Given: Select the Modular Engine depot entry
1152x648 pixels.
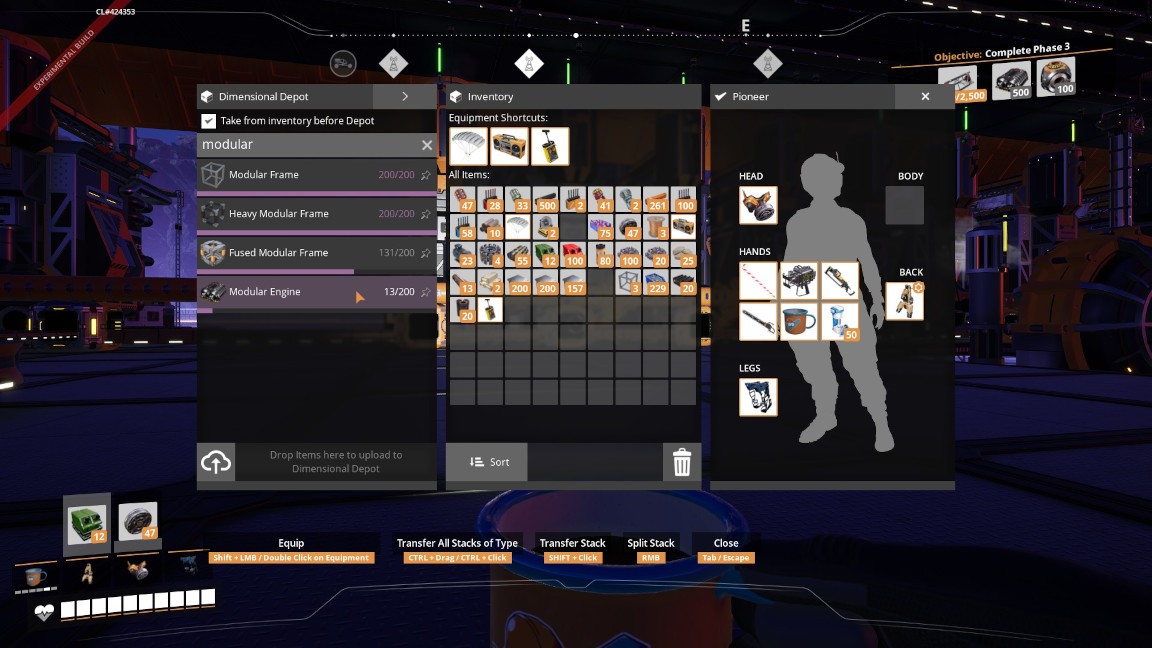Looking at the screenshot, I should [x=300, y=292].
